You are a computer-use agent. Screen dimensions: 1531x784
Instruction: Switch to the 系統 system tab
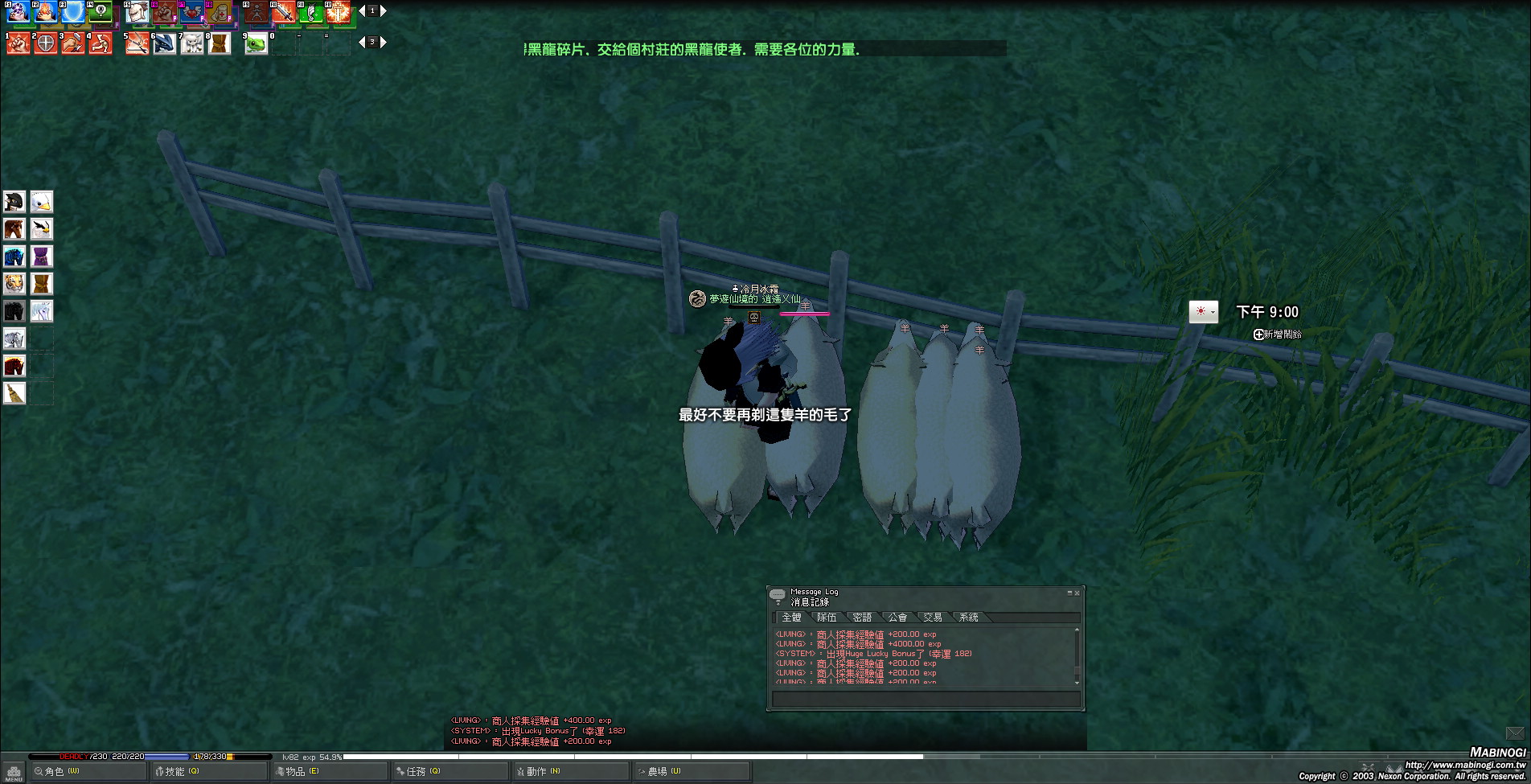(x=968, y=618)
